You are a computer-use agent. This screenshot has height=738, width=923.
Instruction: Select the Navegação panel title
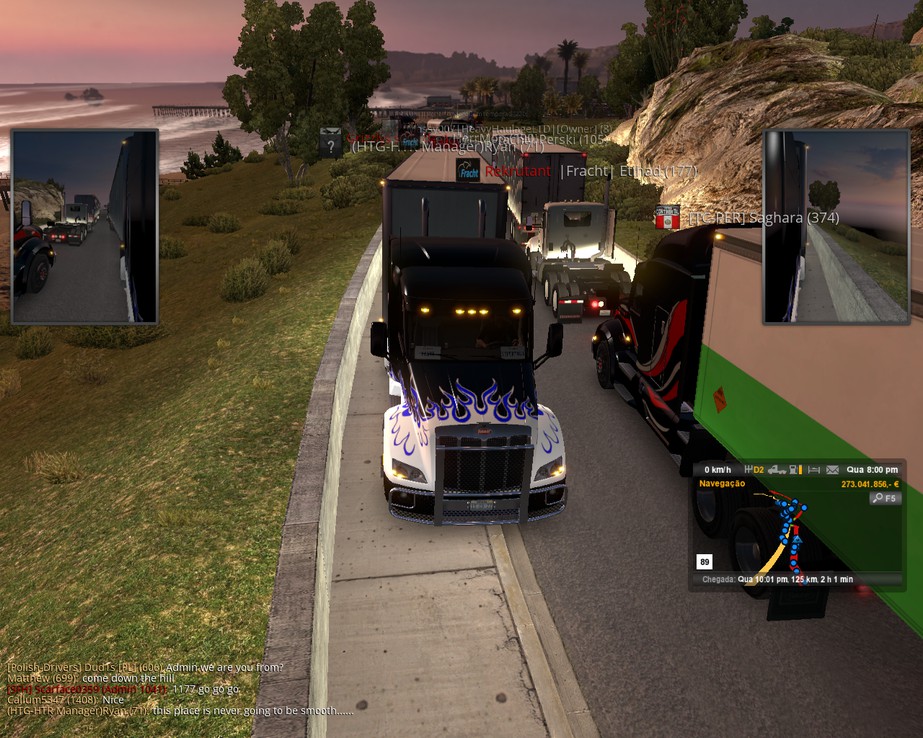(722, 484)
